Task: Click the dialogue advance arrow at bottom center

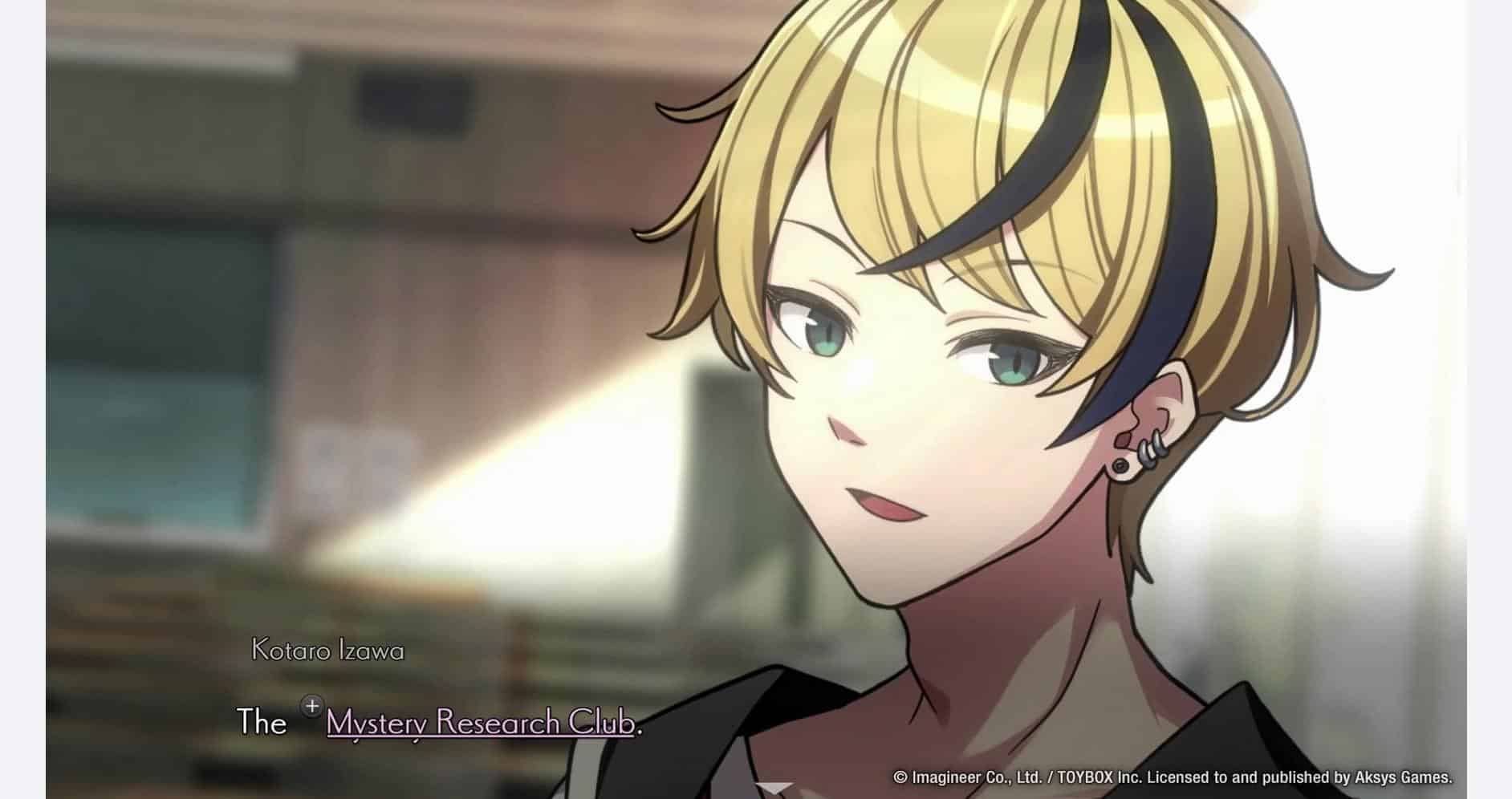Action: [x=773, y=788]
